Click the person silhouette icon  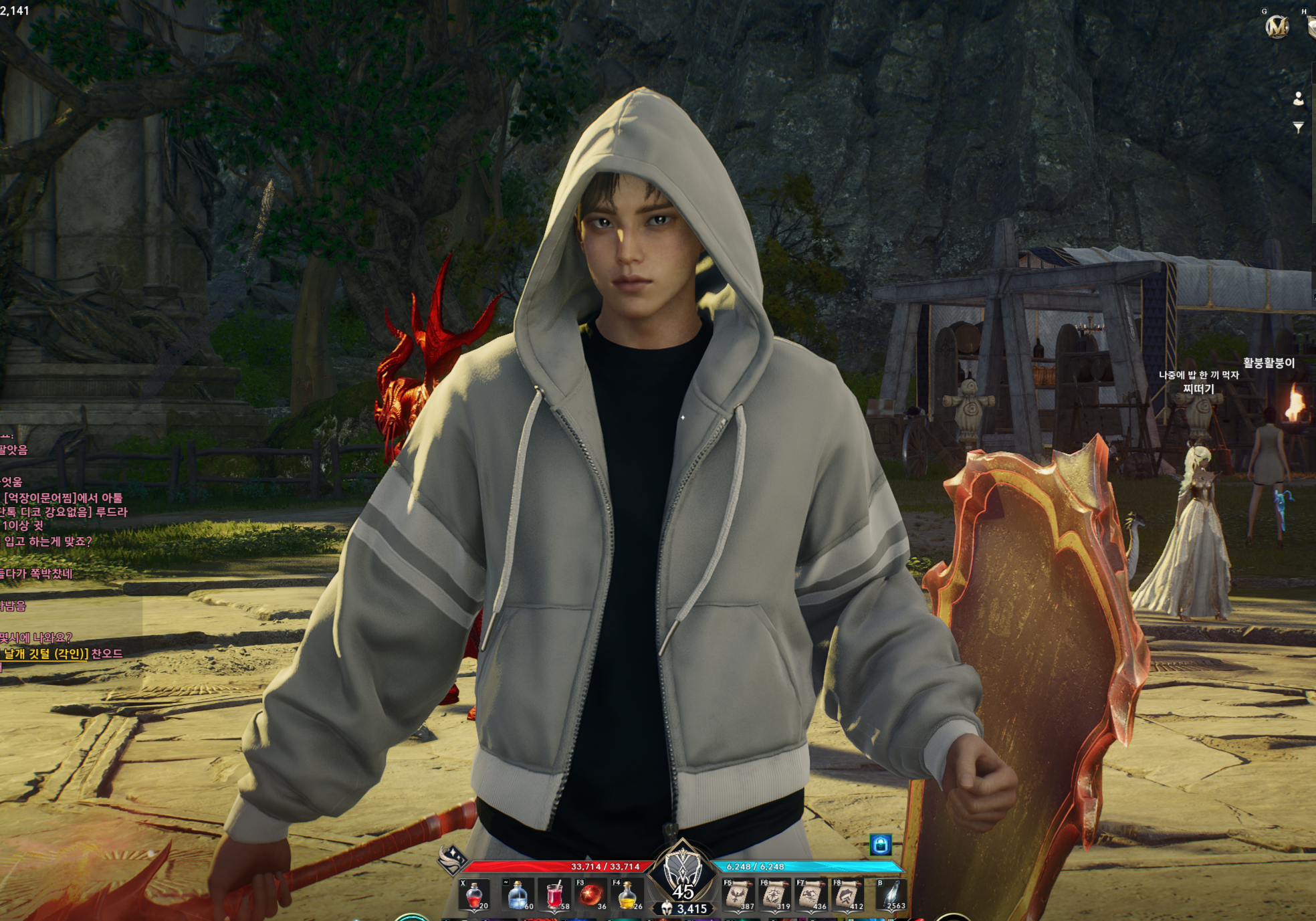coord(1298,99)
